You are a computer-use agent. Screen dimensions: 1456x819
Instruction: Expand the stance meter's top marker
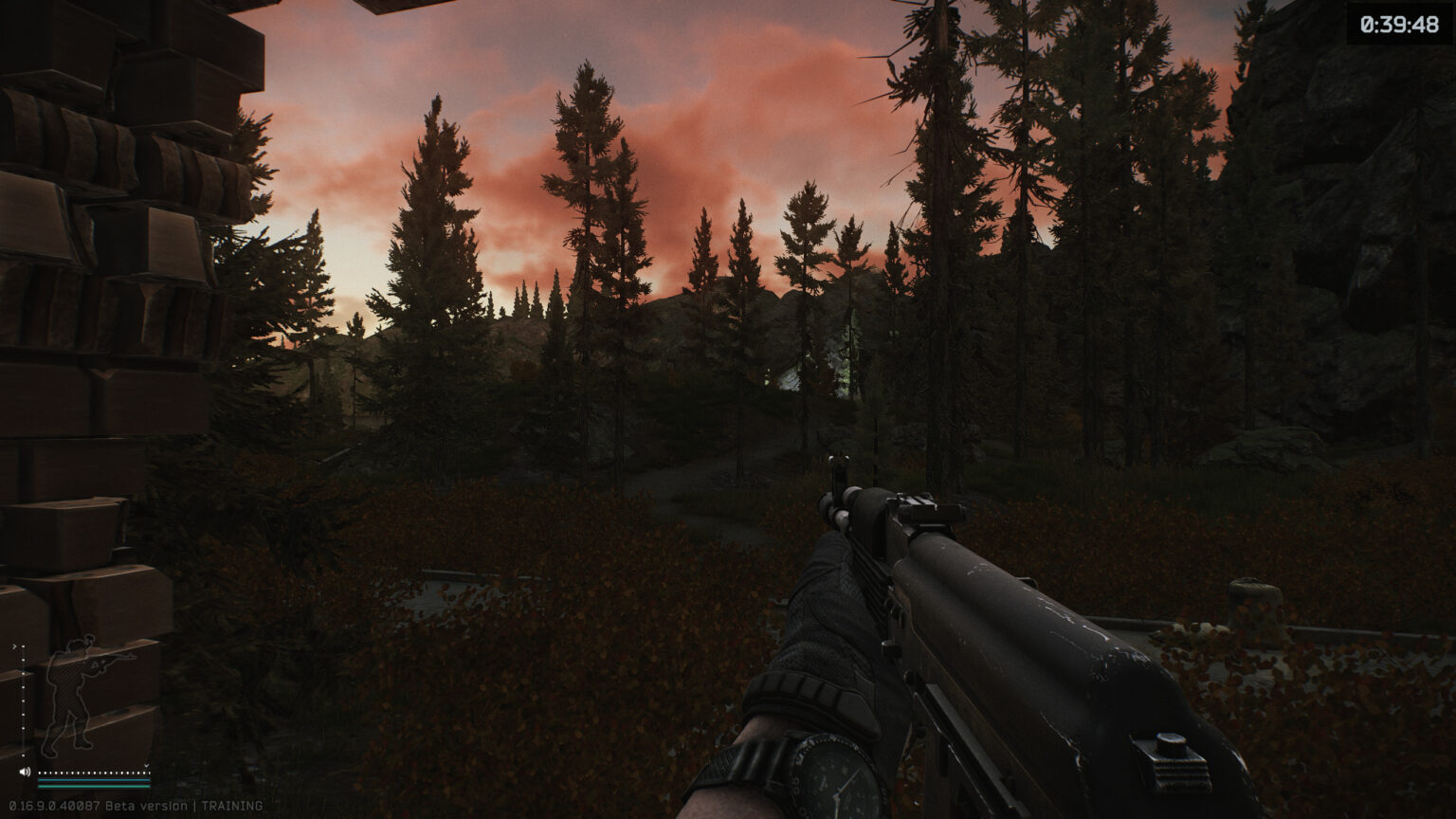click(x=23, y=646)
